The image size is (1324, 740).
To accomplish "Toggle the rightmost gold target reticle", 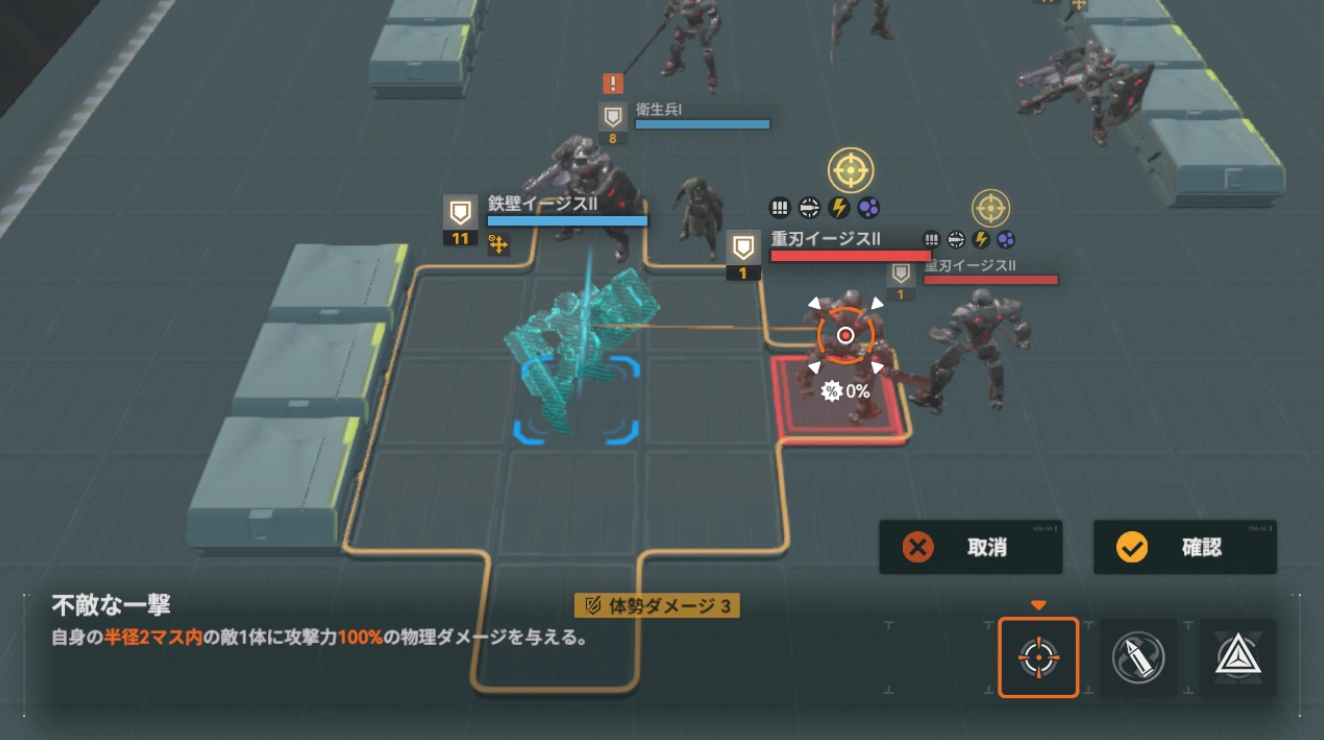I will pyautogui.click(x=991, y=208).
